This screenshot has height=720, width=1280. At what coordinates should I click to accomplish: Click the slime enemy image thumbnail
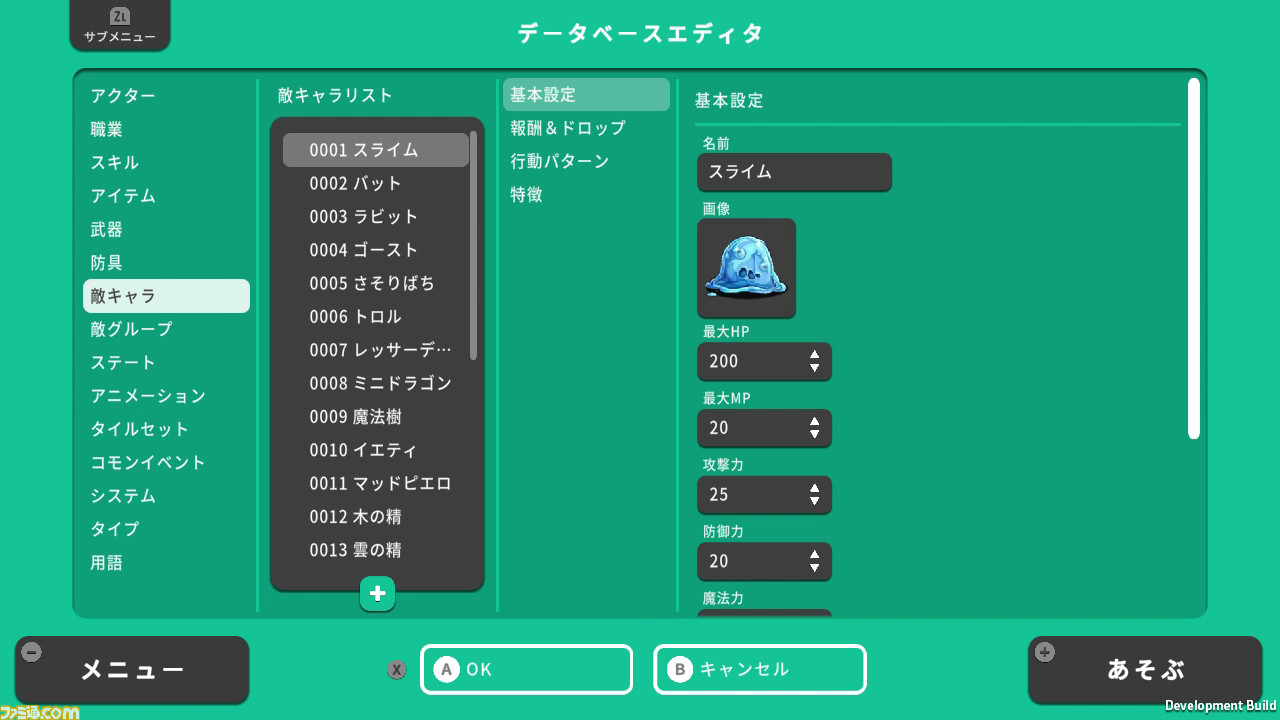tap(747, 268)
